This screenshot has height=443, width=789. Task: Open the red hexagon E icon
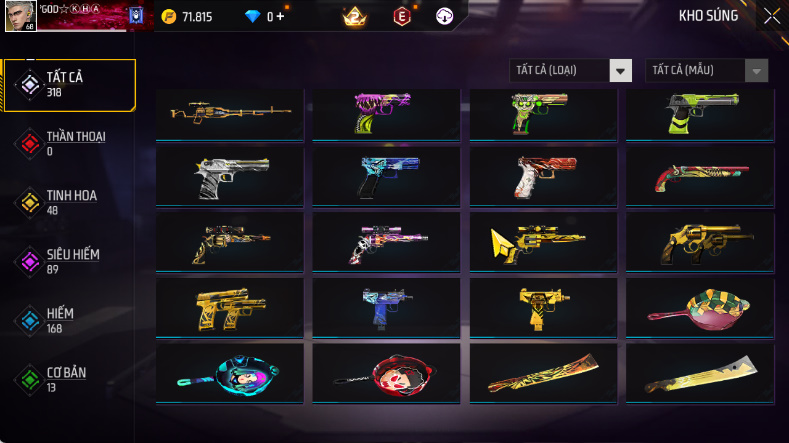coord(402,16)
